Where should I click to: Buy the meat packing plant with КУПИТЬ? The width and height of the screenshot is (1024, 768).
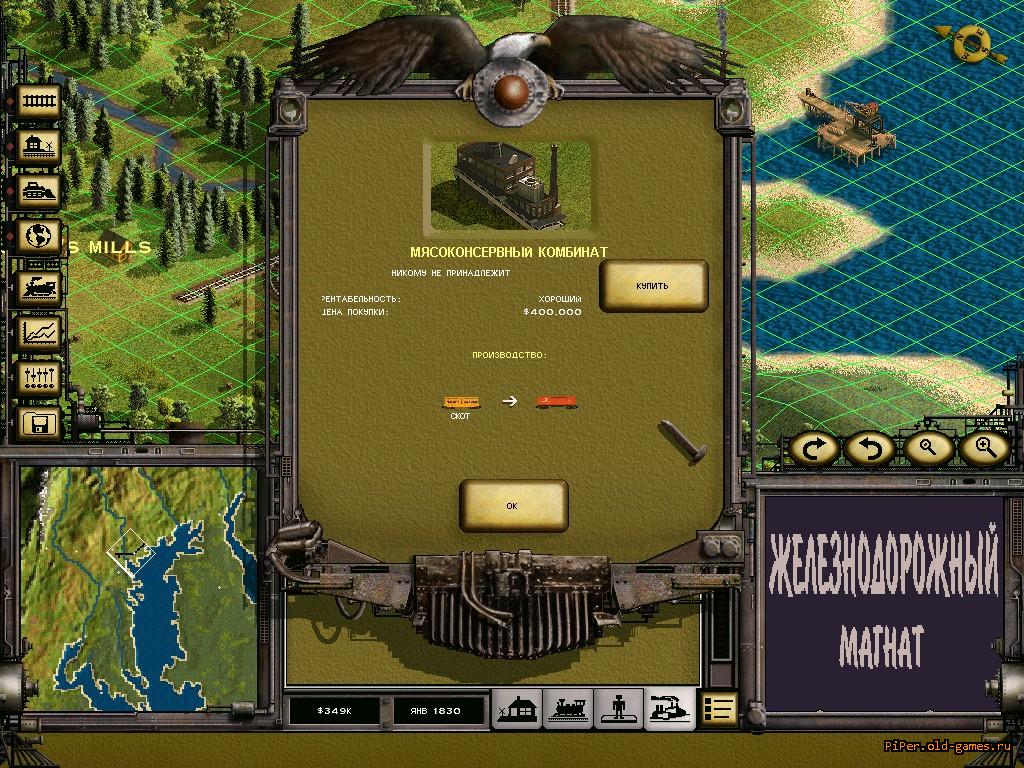(x=653, y=286)
